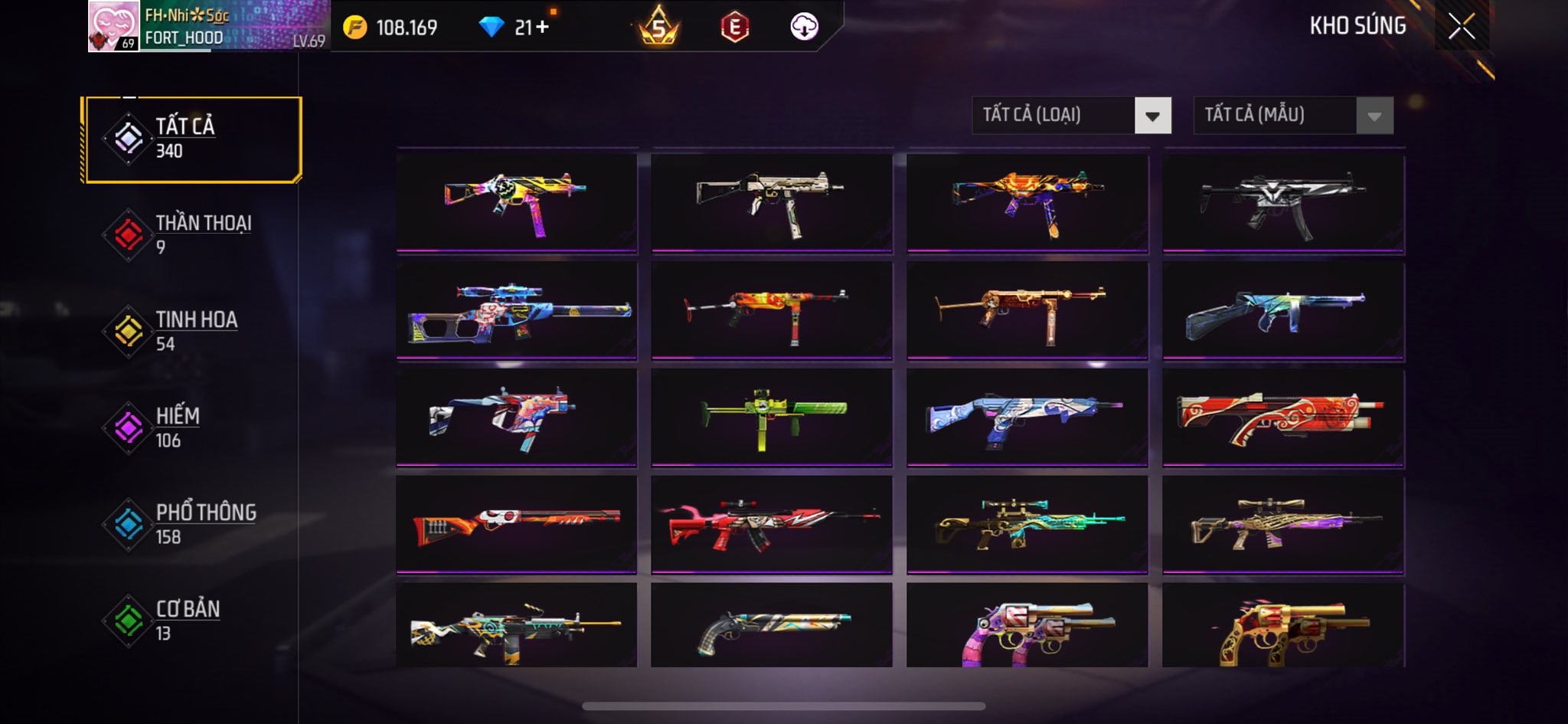Image resolution: width=1568 pixels, height=724 pixels.
Task: Add more diamonds via the plus
Action: [x=542, y=28]
